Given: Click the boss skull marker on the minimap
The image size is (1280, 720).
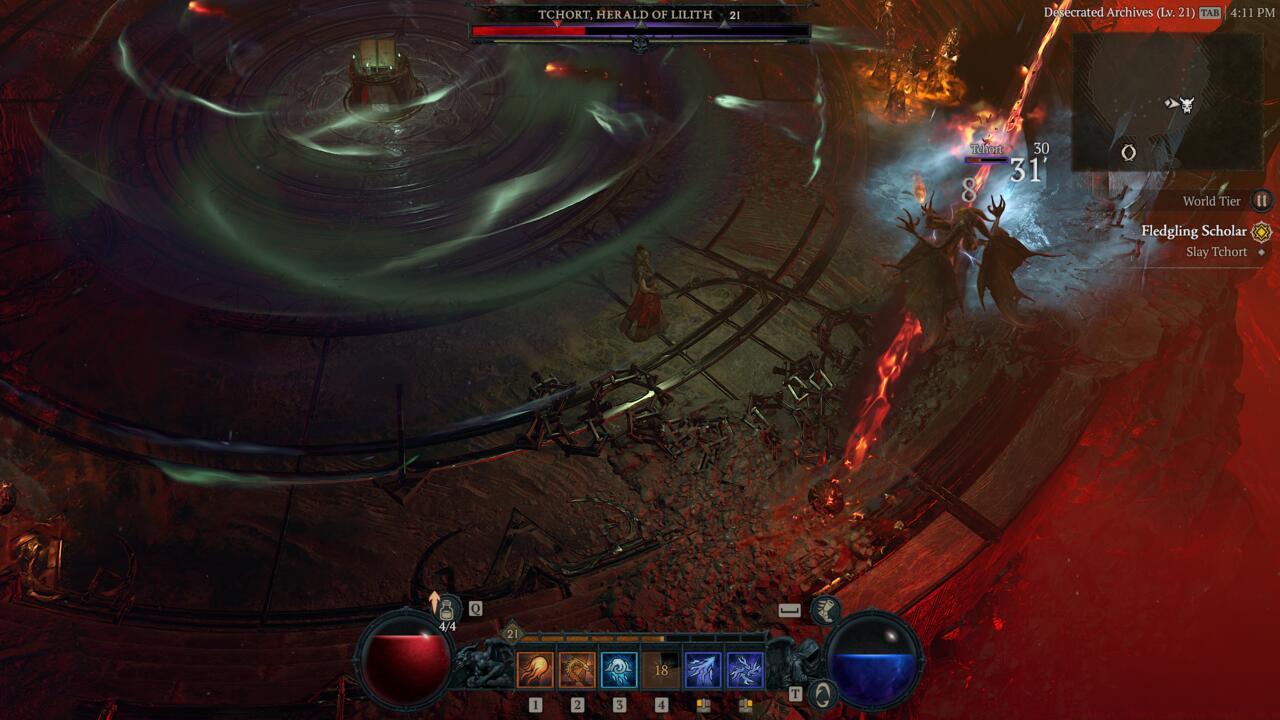Looking at the screenshot, I should click(1188, 105).
